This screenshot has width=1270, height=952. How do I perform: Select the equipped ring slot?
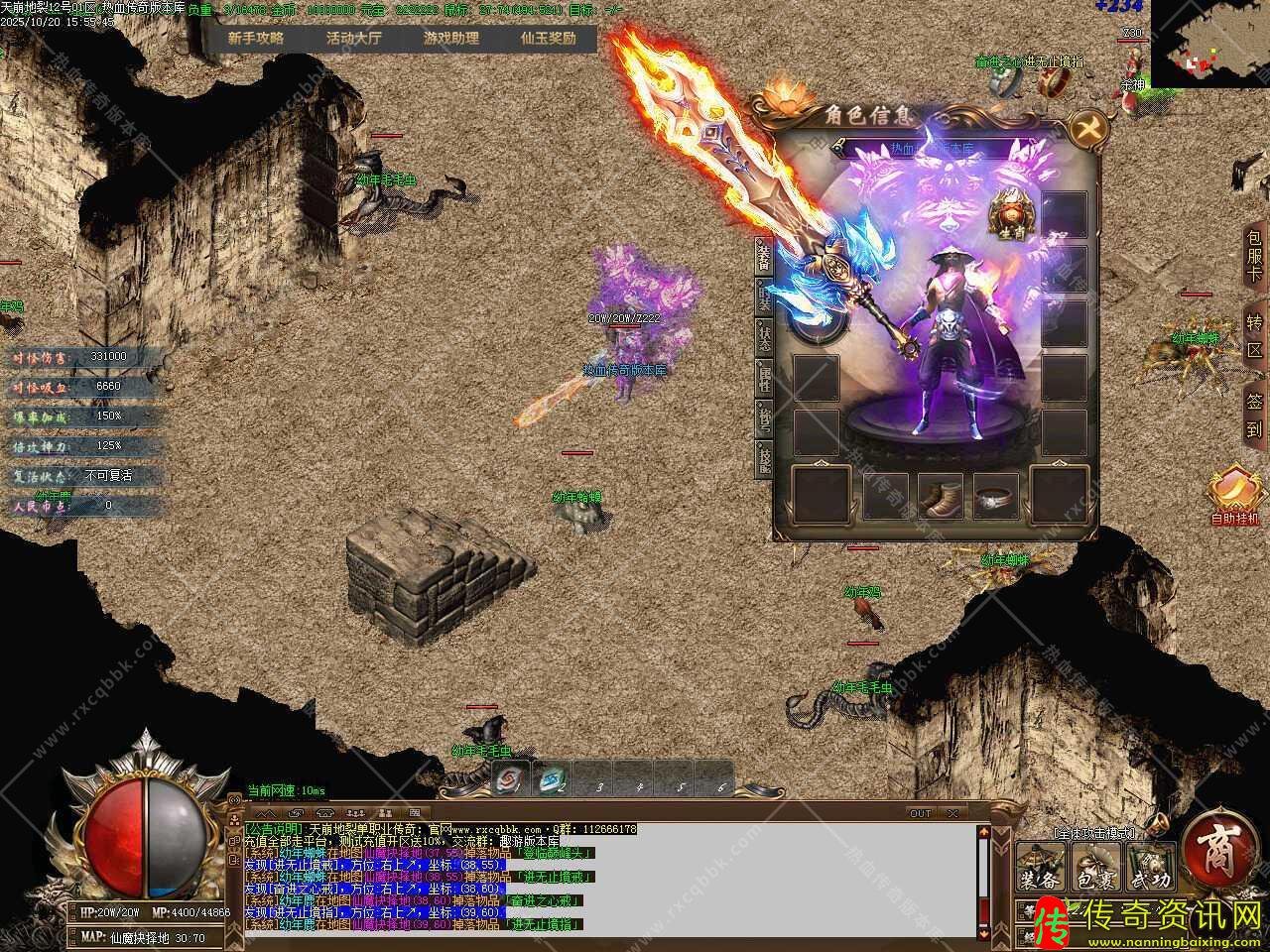coord(995,496)
